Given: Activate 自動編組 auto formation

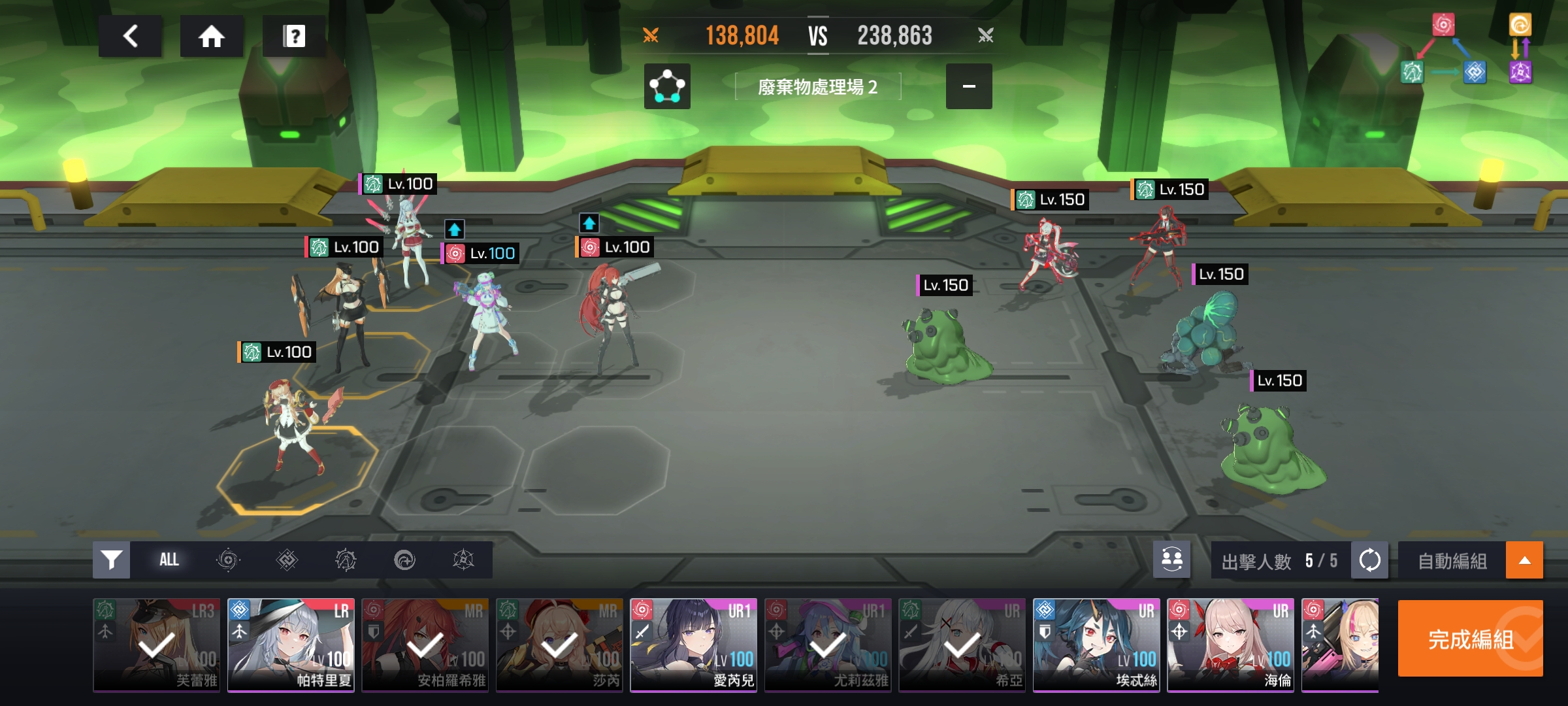Looking at the screenshot, I should 1452,561.
